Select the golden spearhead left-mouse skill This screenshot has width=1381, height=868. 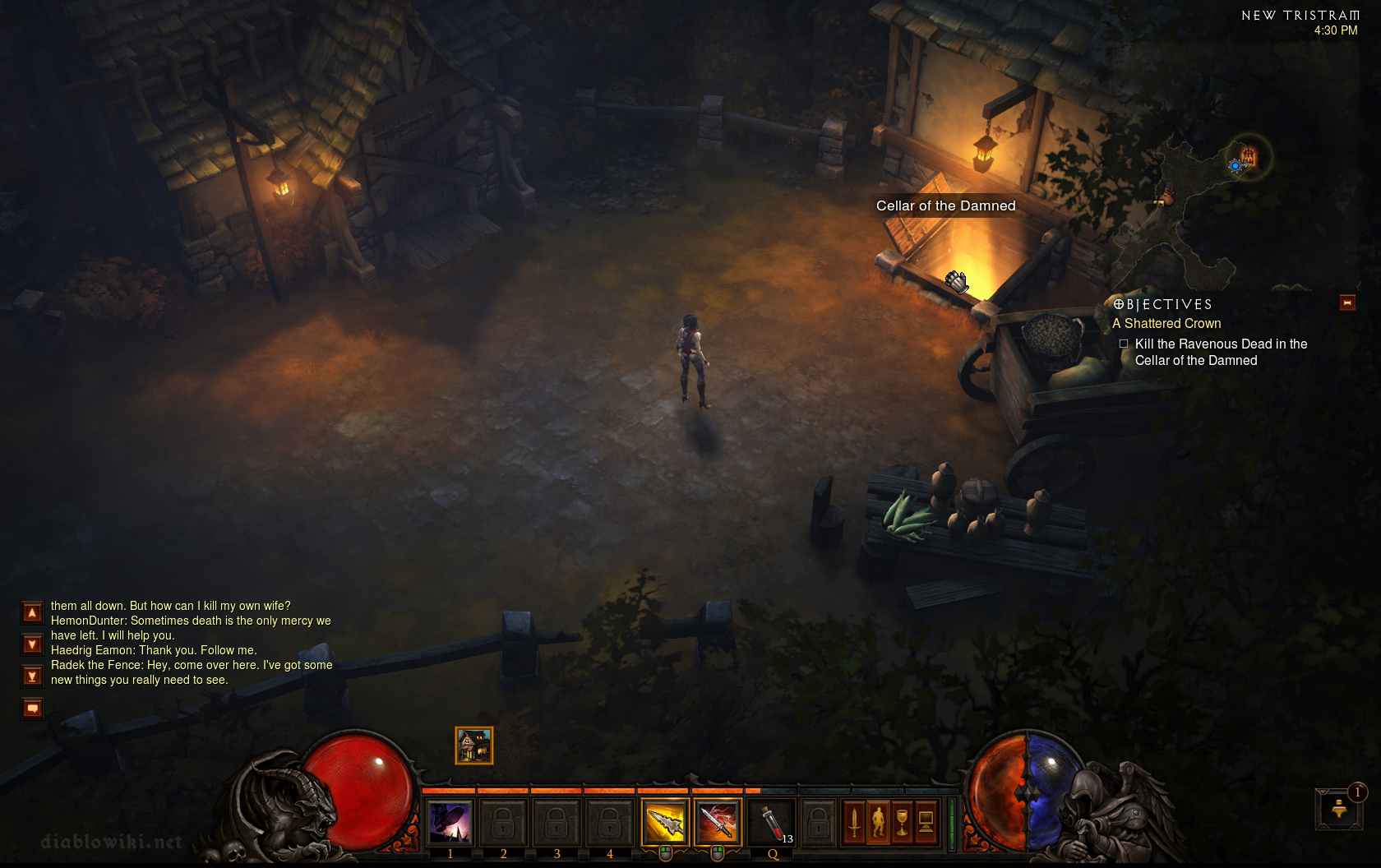pos(664,822)
